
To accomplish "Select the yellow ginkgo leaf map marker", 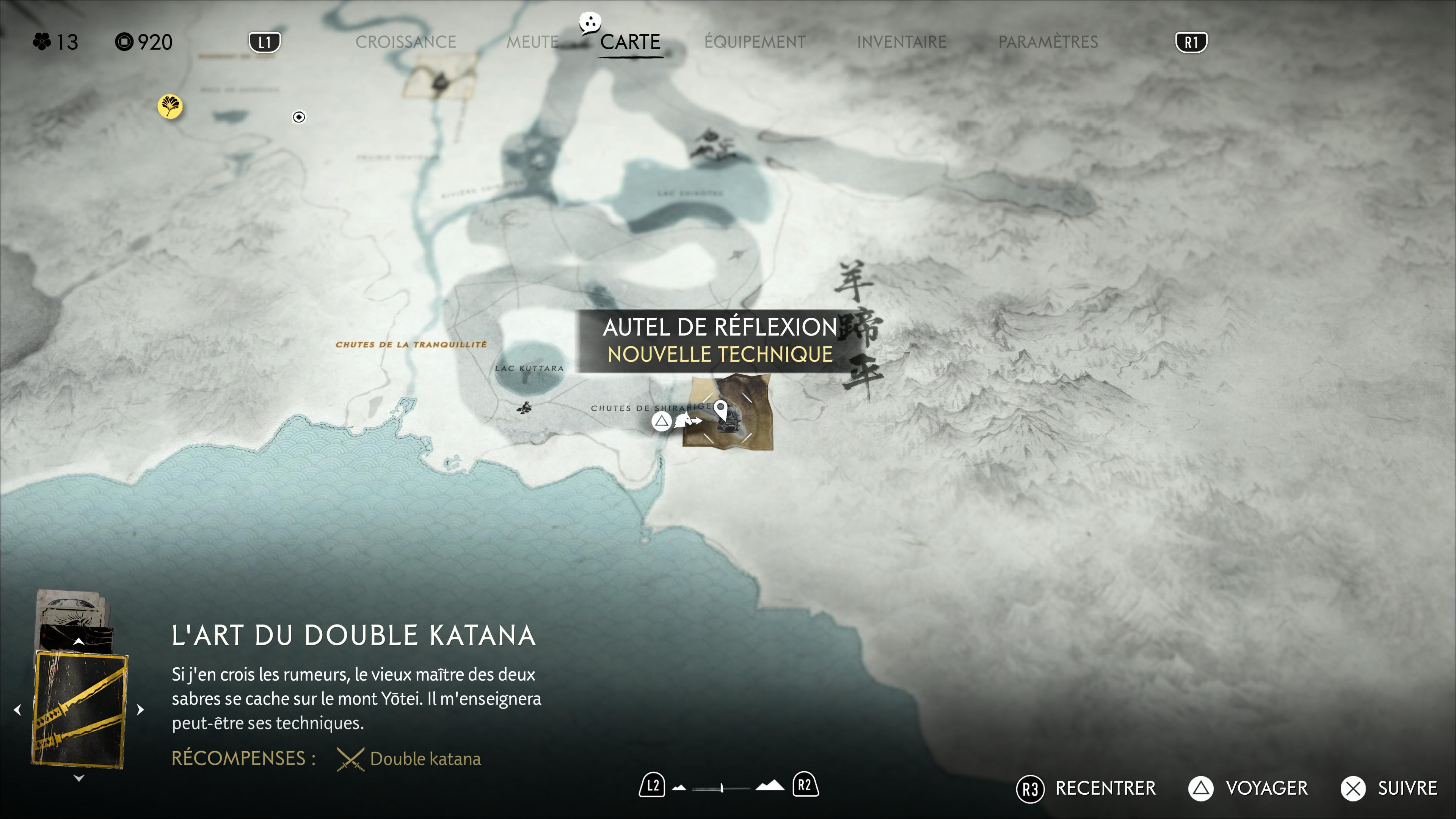I will [169, 106].
